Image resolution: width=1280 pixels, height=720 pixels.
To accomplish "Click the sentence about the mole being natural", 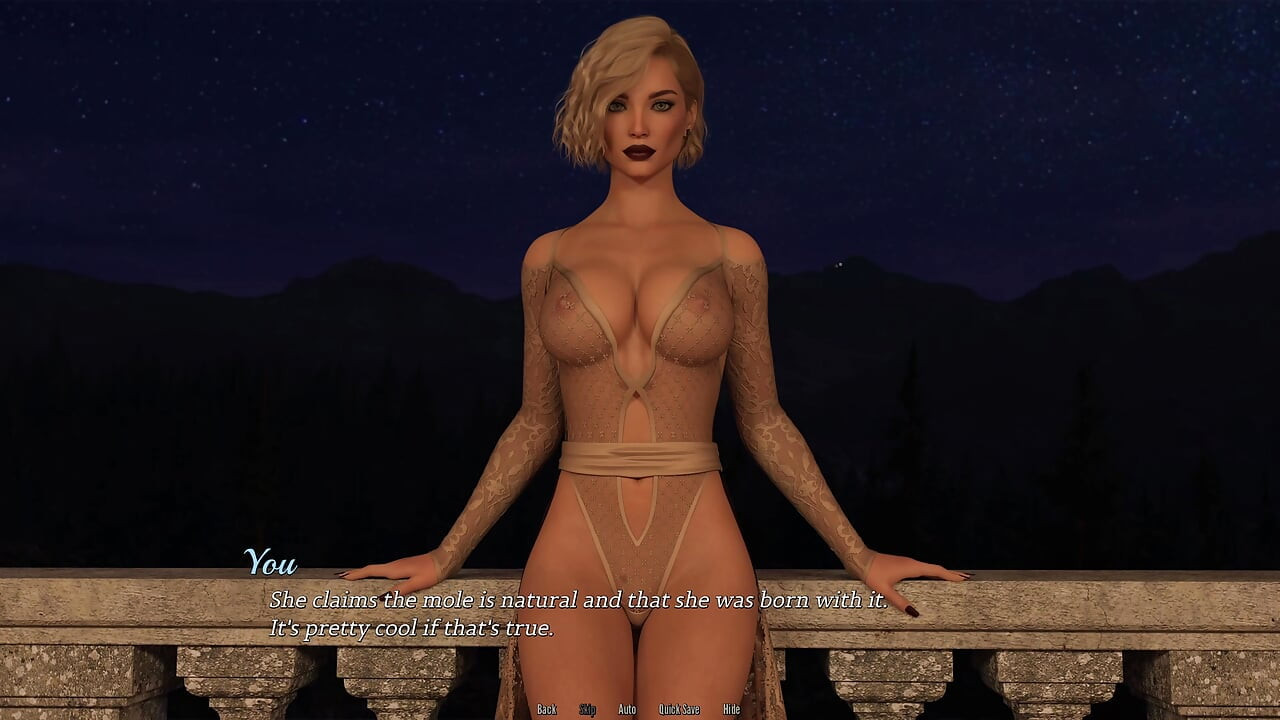I will coord(578,601).
